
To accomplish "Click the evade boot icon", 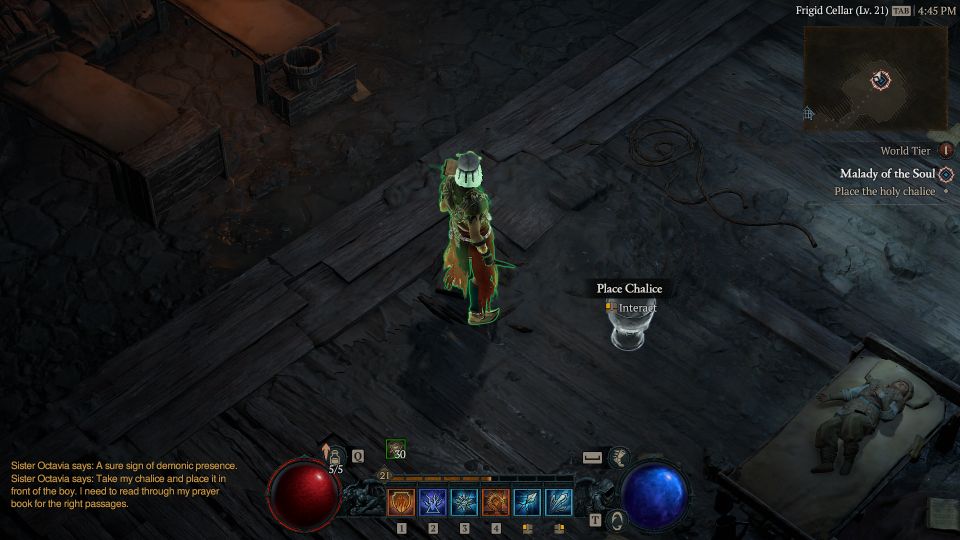I will 620,457.
